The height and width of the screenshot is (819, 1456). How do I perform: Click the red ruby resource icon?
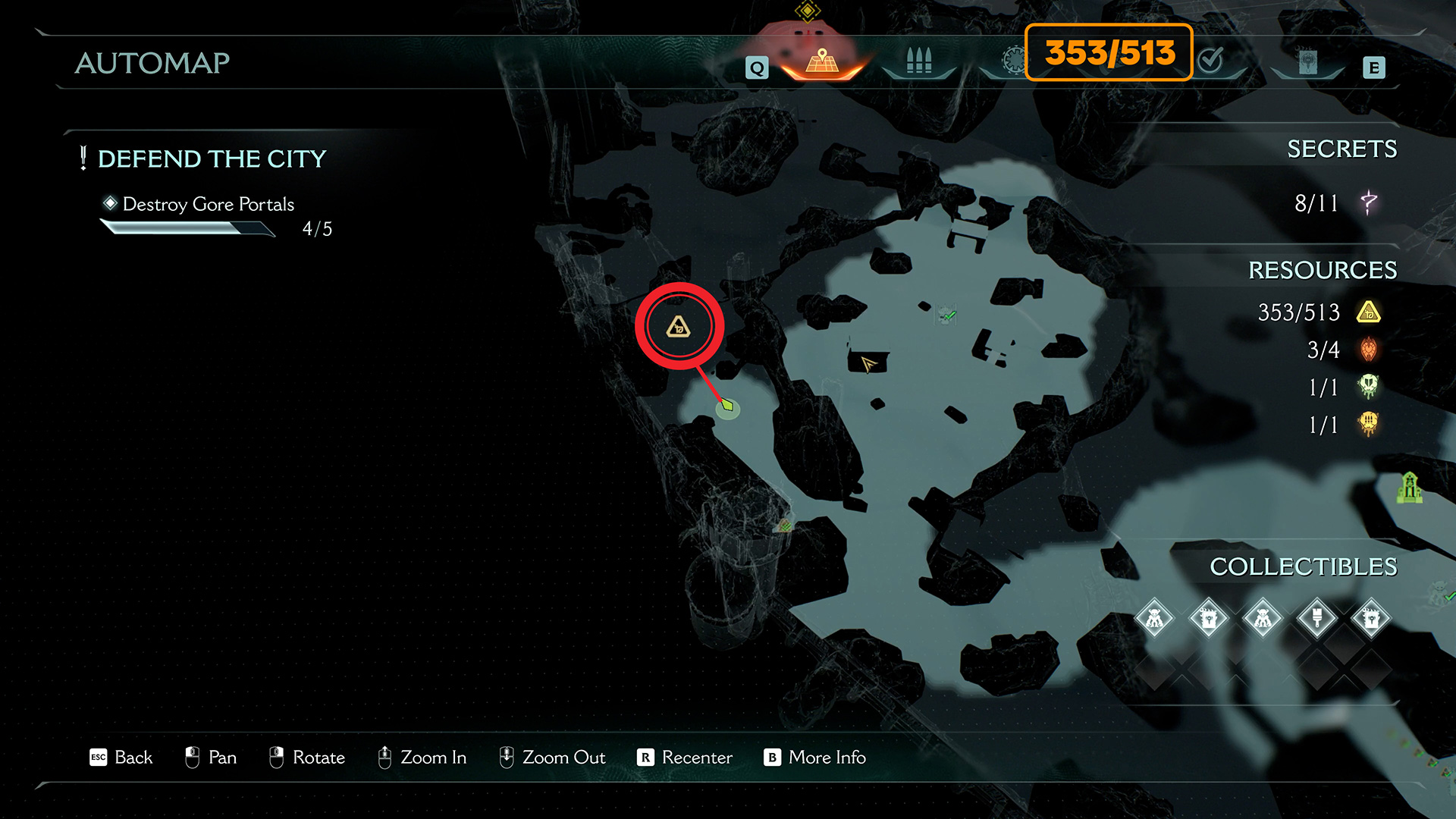tap(1368, 350)
